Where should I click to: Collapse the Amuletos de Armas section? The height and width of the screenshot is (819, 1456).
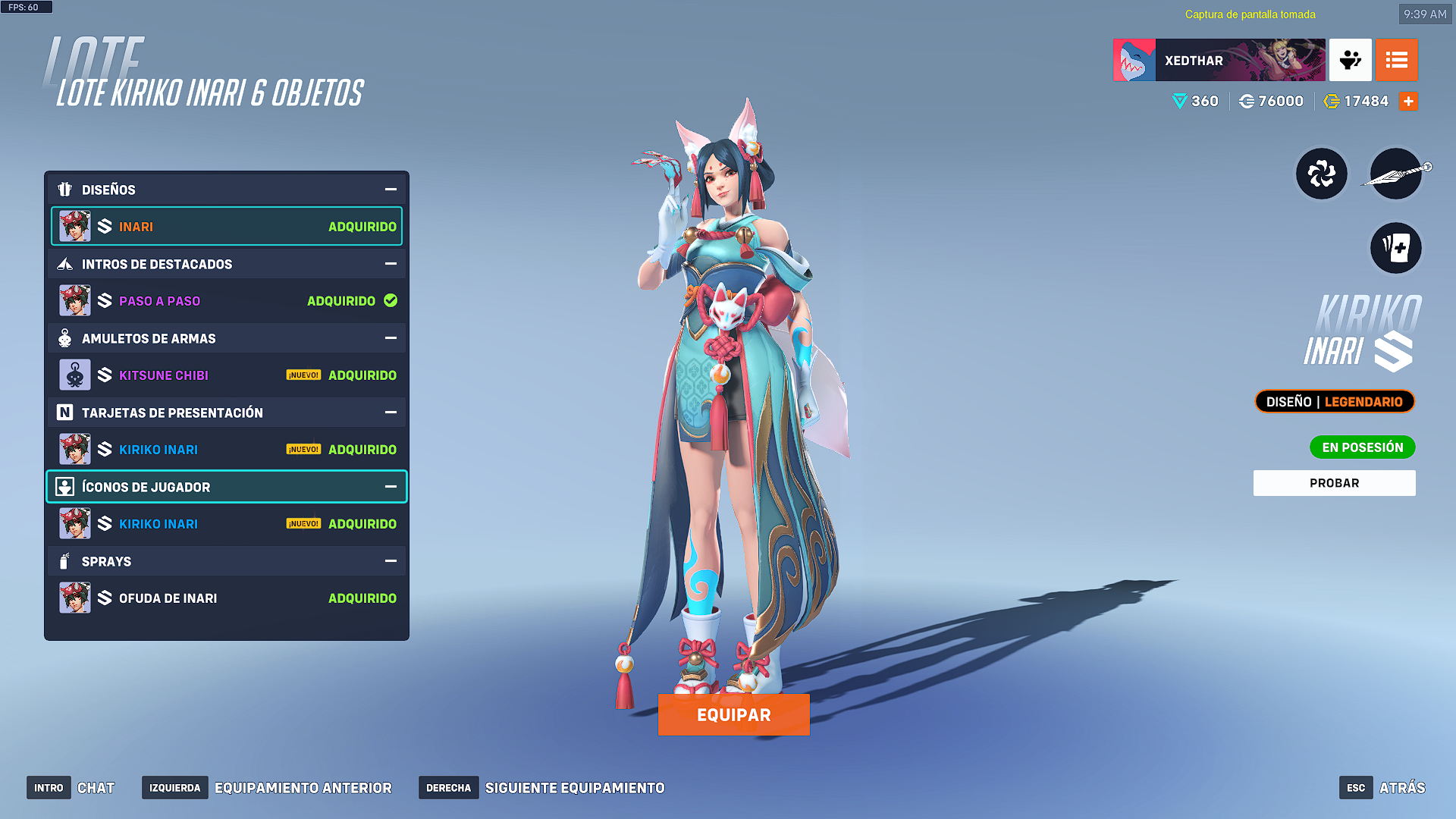[391, 338]
